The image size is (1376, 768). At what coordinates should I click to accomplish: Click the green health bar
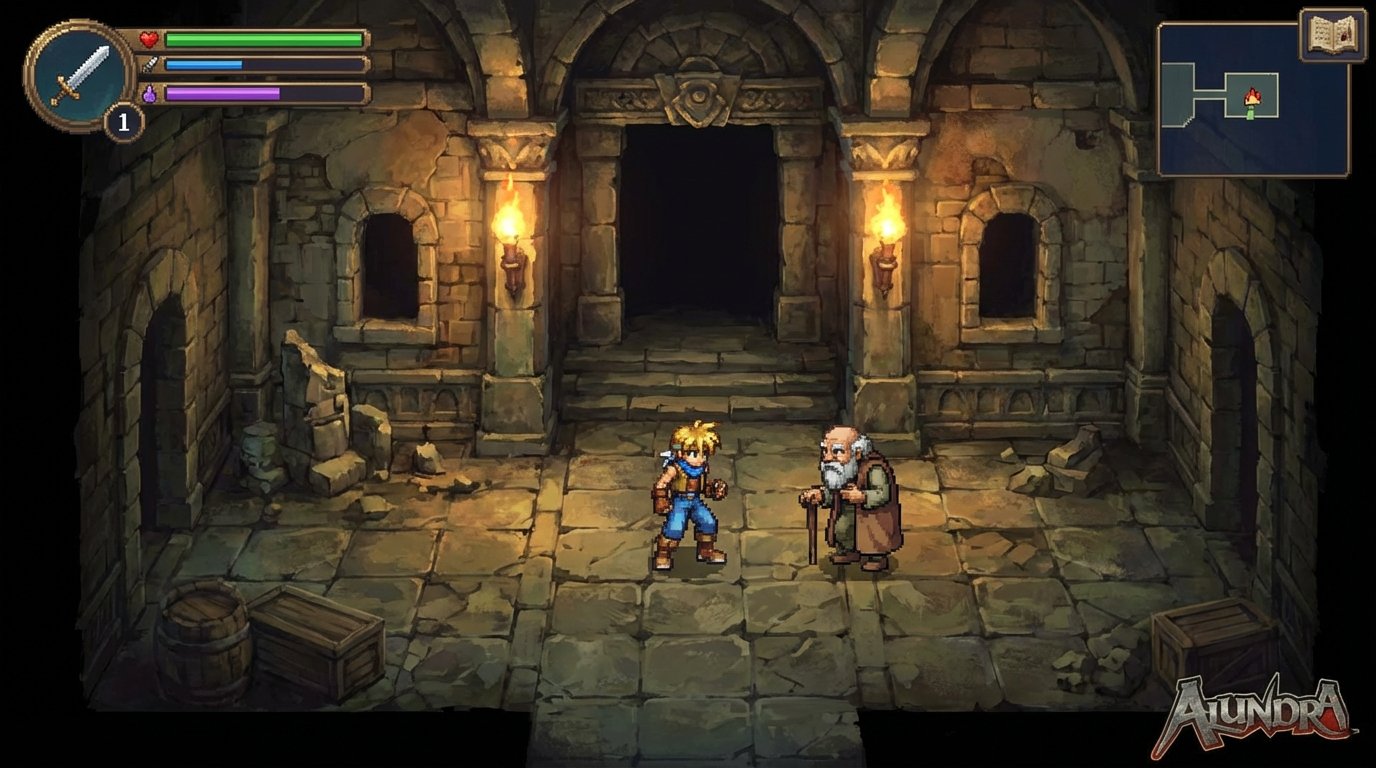(x=260, y=40)
